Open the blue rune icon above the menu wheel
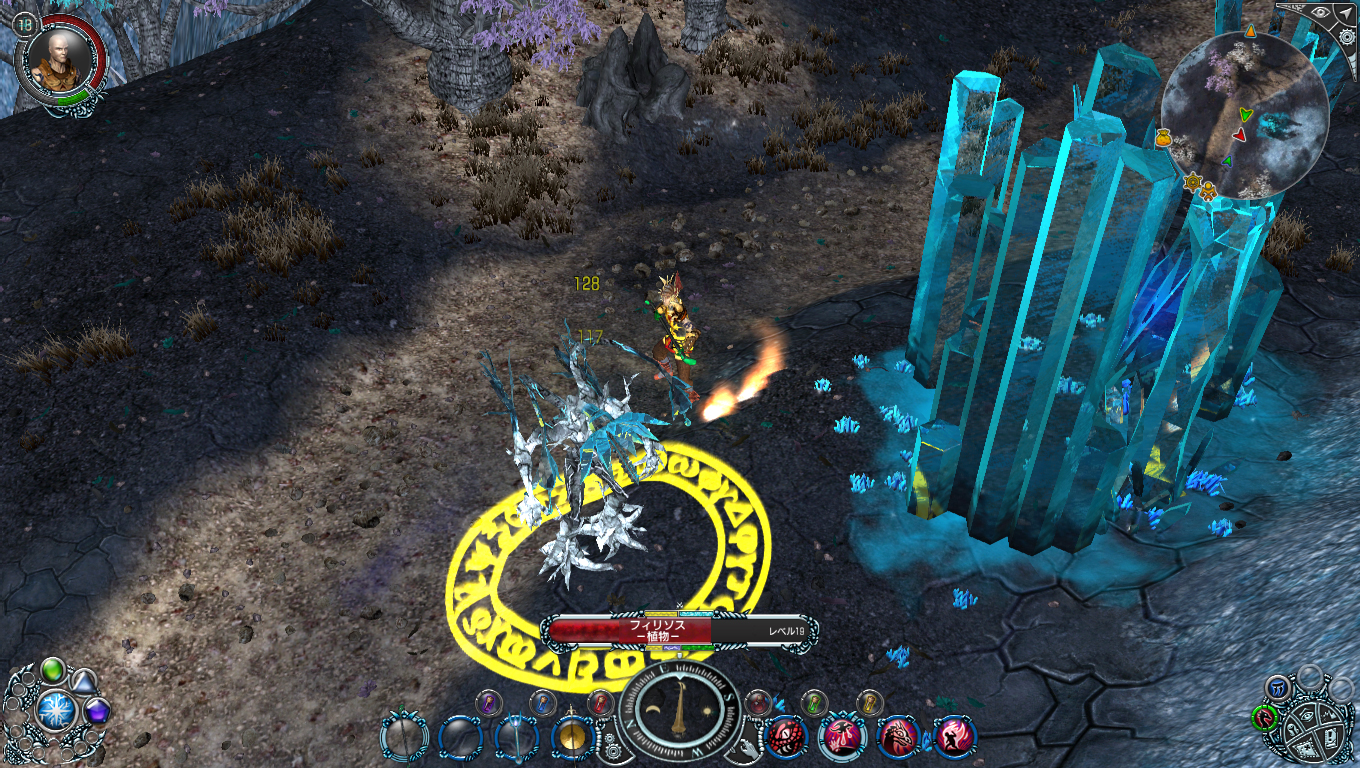The image size is (1360, 768). (x=1279, y=687)
